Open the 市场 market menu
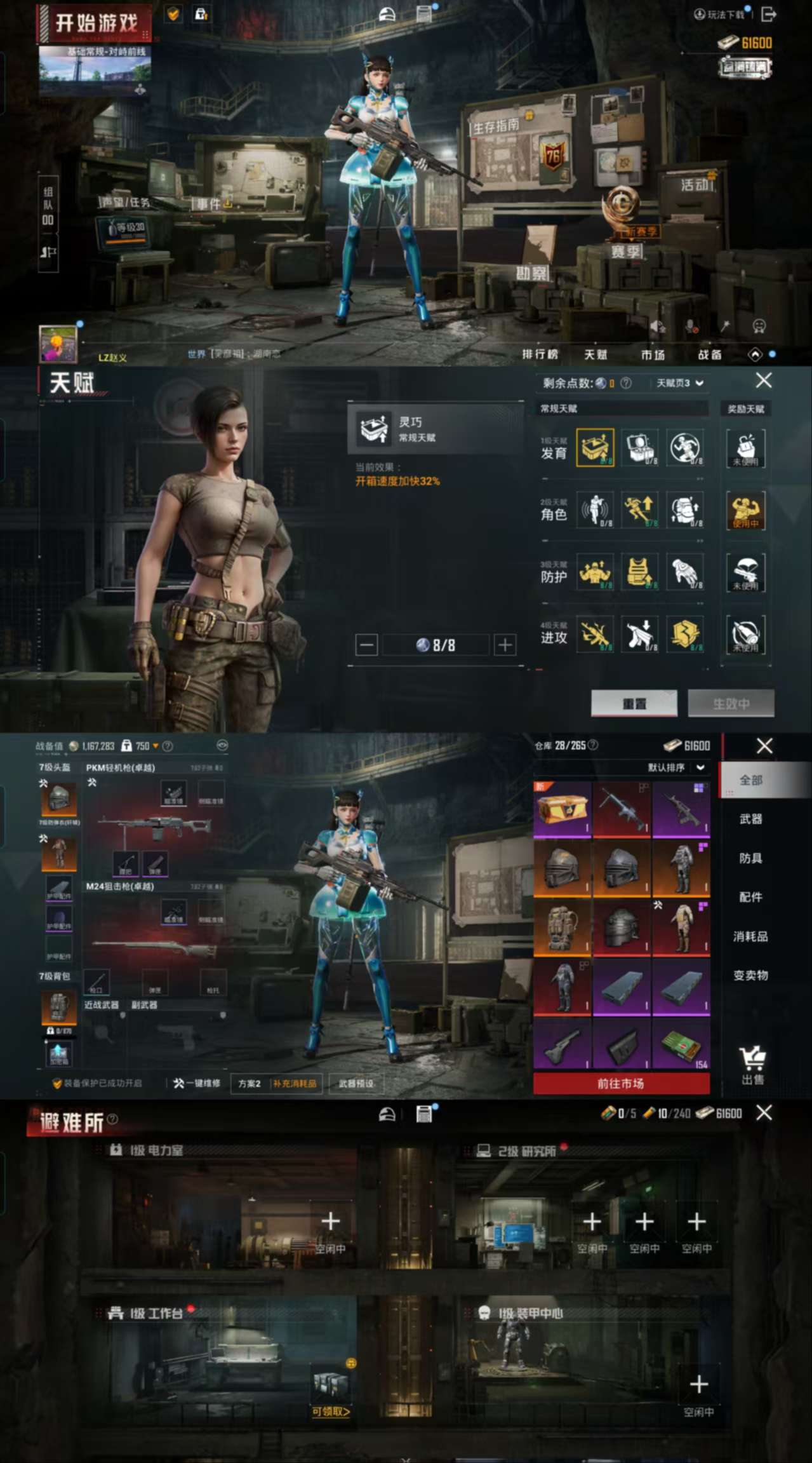Viewport: 812px width, 1463px height. pos(652,354)
